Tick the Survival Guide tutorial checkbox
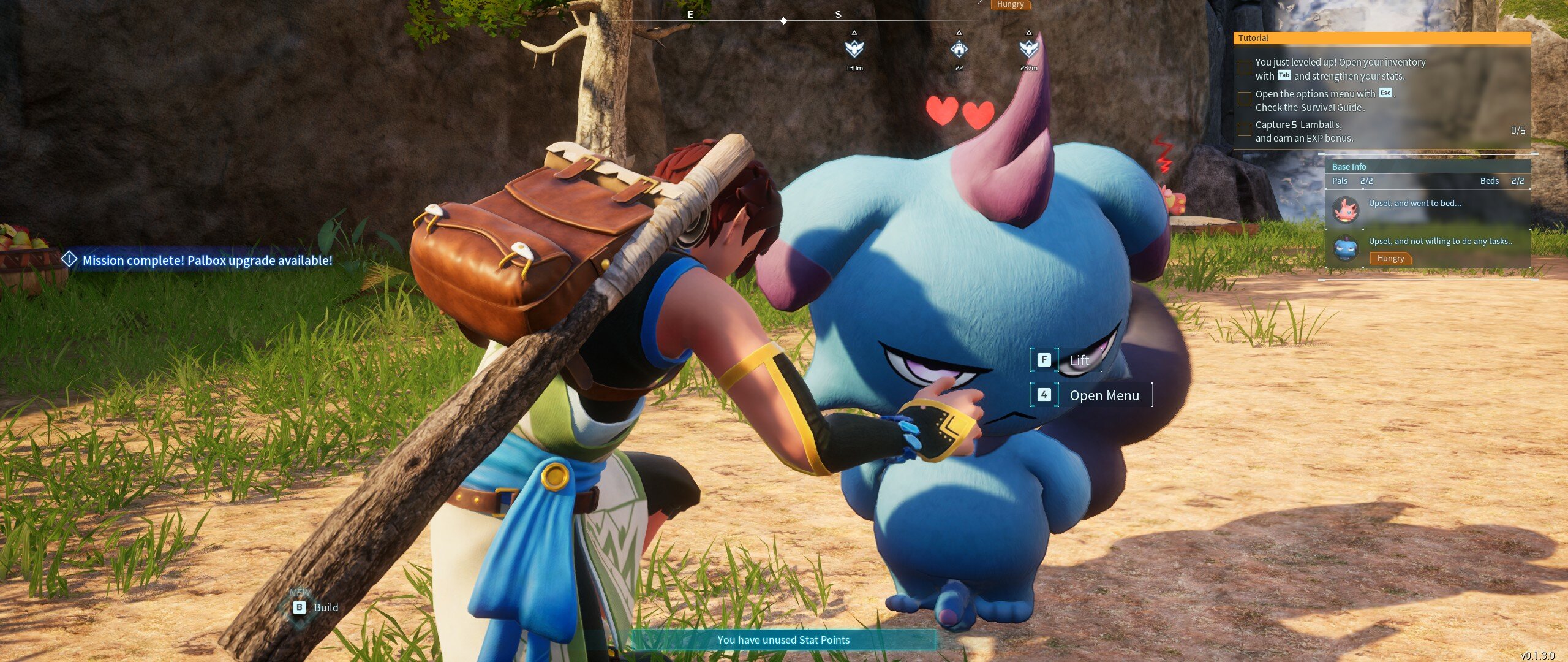This screenshot has height=662, width=1568. pos(1244,99)
